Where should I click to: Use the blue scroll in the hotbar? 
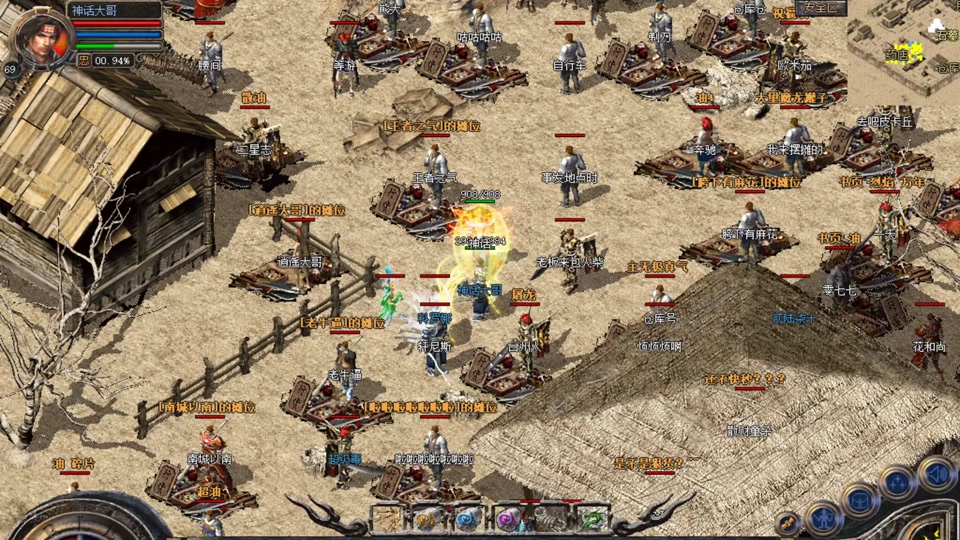[x=468, y=520]
